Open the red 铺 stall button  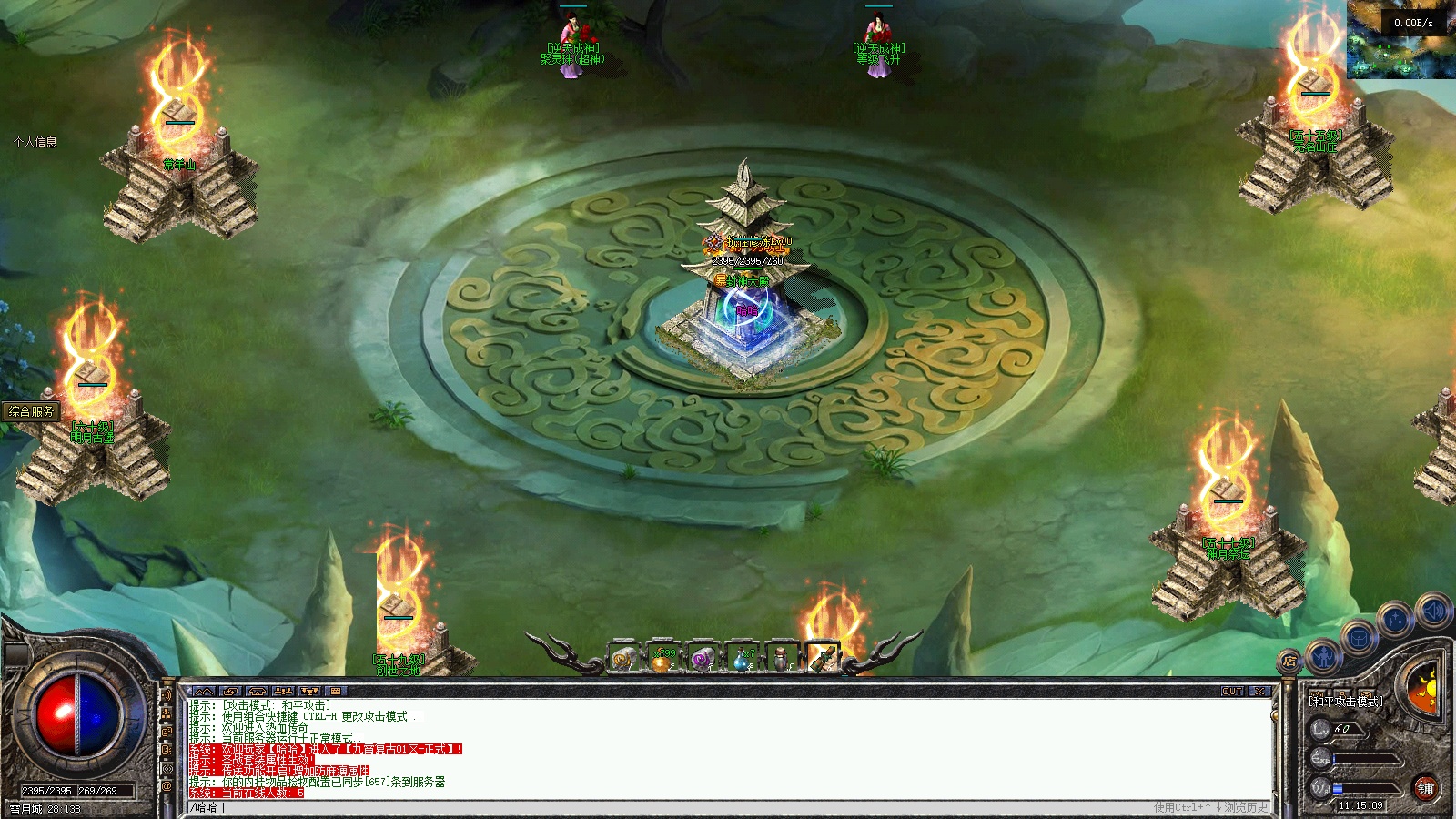tap(1425, 788)
